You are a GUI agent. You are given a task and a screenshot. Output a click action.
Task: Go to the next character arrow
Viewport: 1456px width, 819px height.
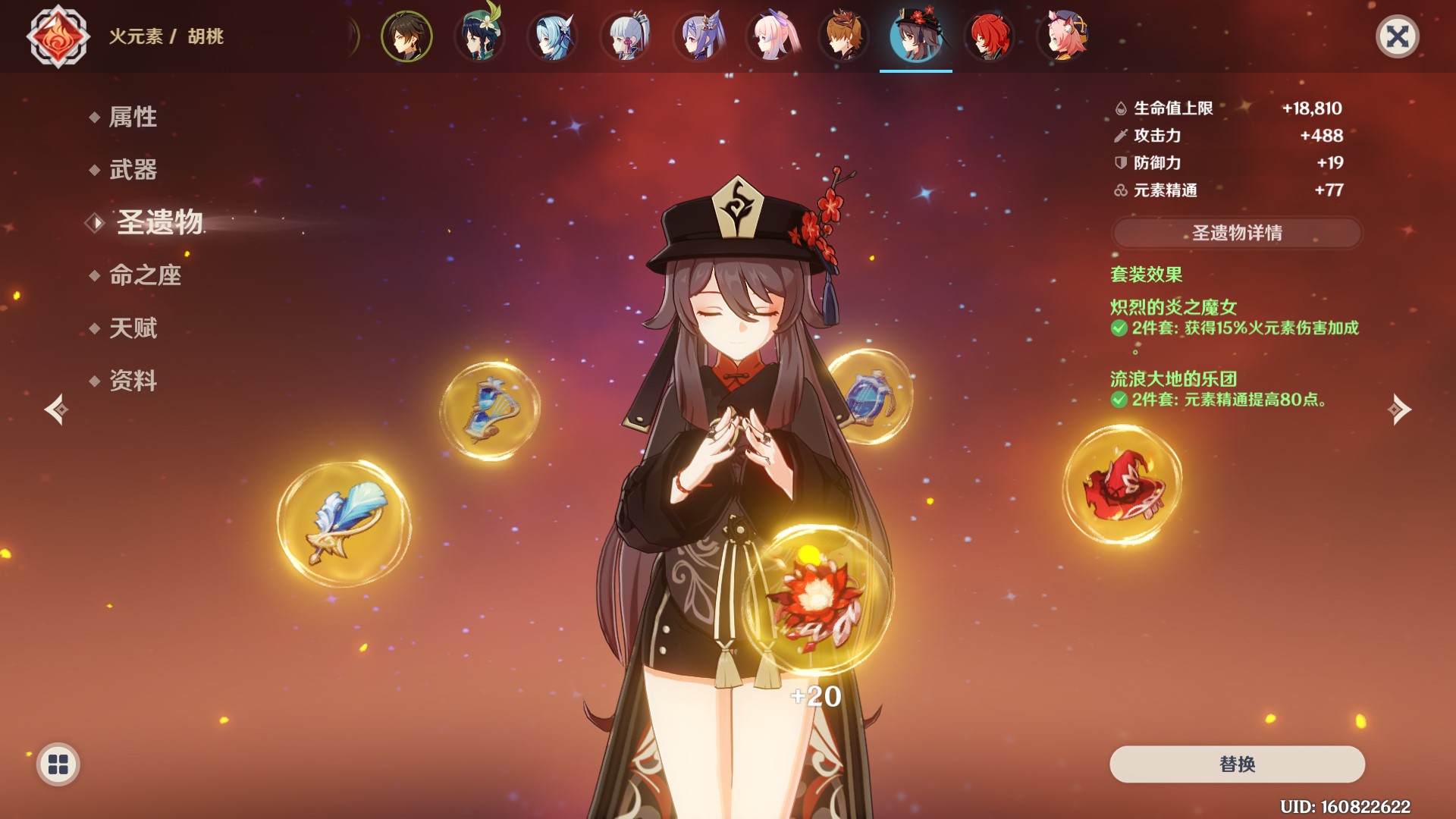coord(1399,409)
